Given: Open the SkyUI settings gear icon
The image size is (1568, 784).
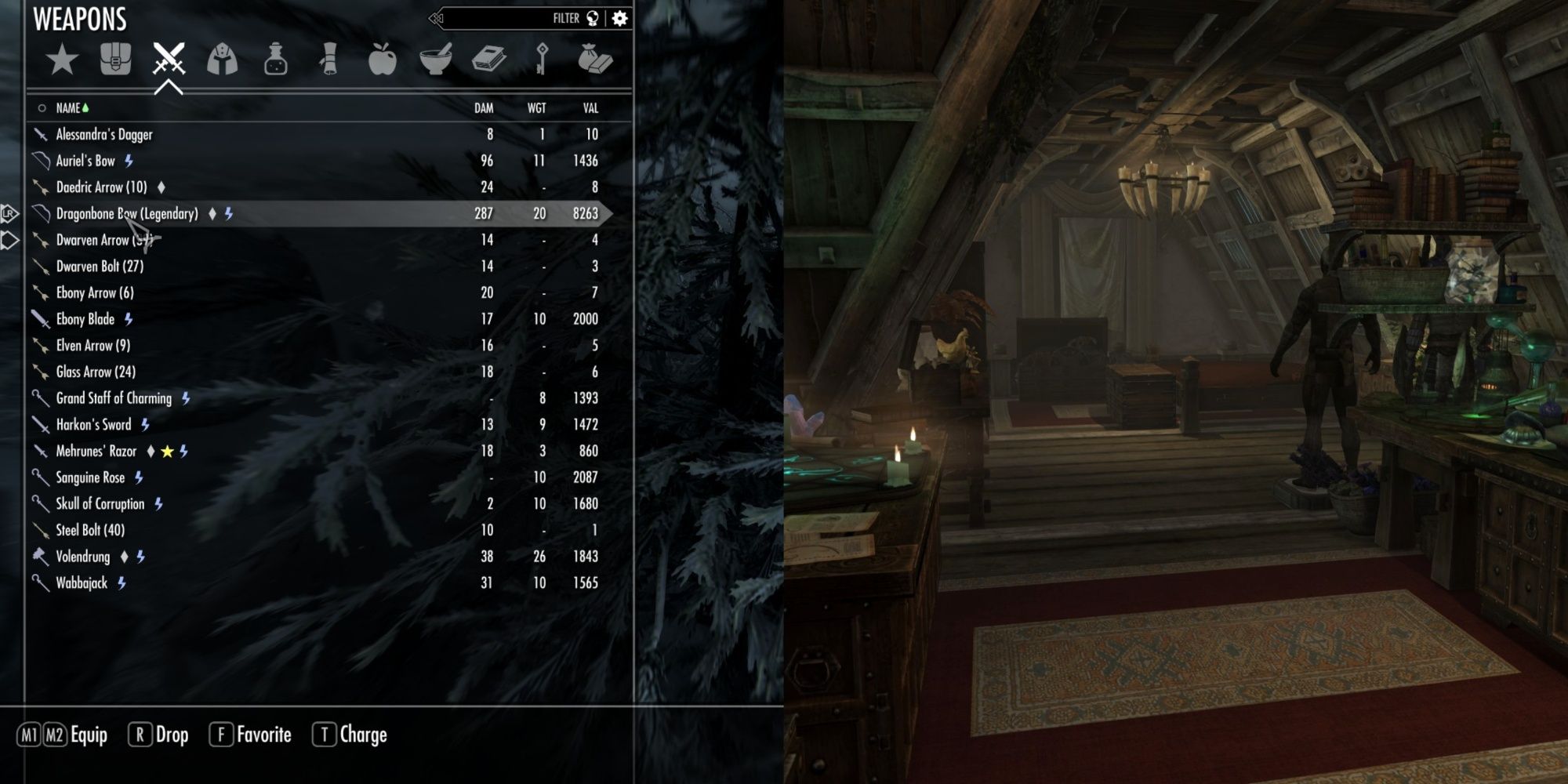Looking at the screenshot, I should (x=620, y=17).
